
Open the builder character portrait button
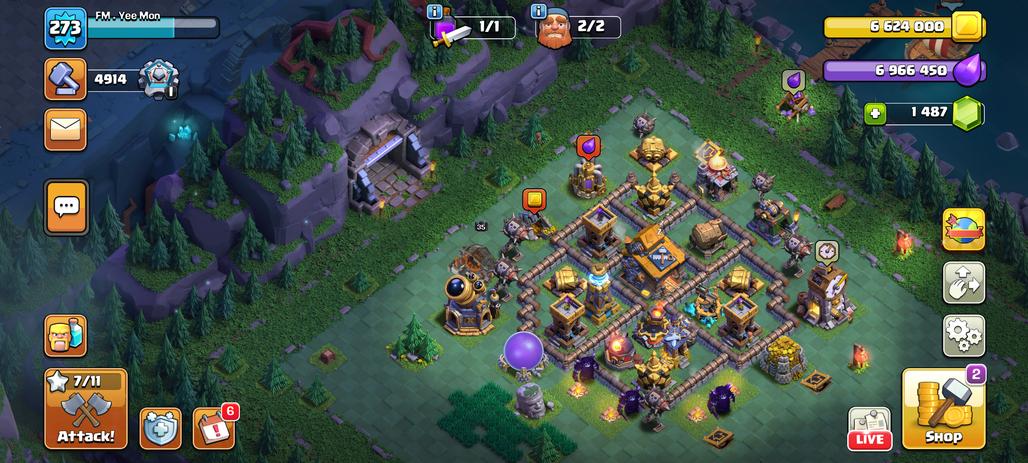point(65,336)
